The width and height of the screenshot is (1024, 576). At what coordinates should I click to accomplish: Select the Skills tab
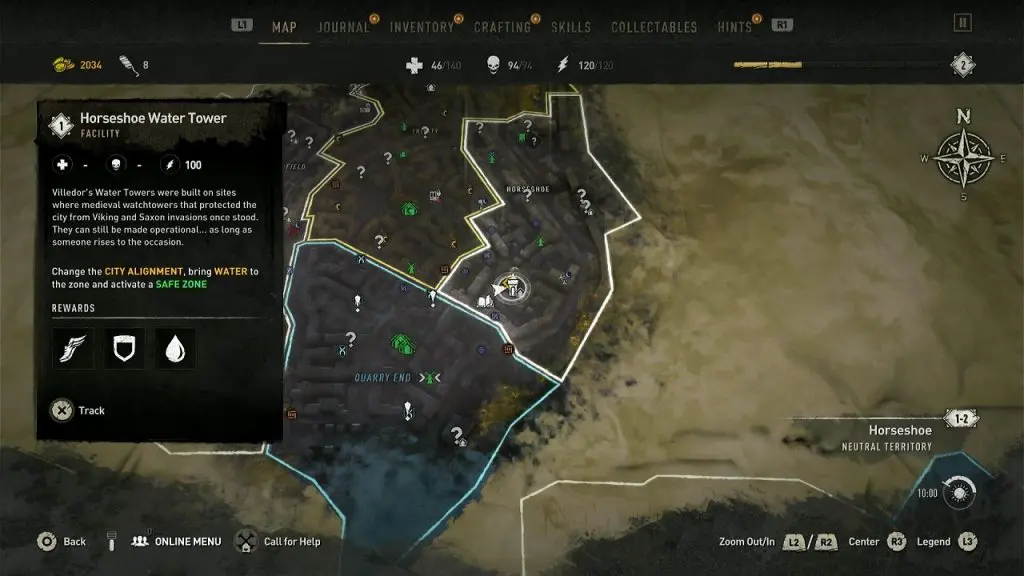tap(571, 27)
